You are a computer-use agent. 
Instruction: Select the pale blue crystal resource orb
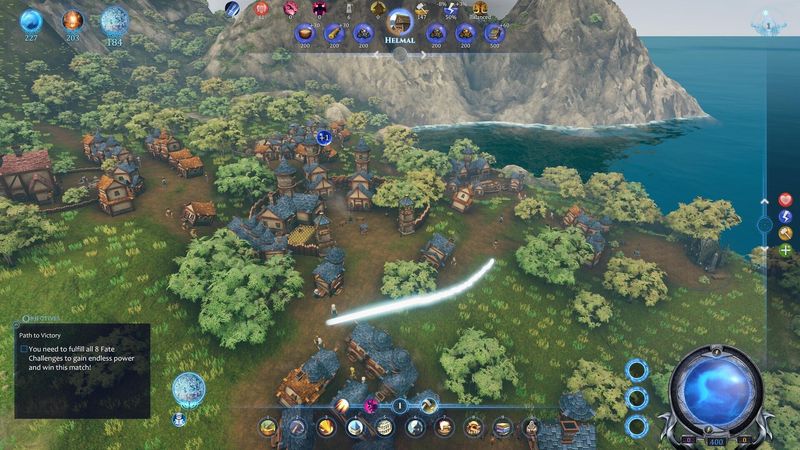pyautogui.click(x=115, y=20)
